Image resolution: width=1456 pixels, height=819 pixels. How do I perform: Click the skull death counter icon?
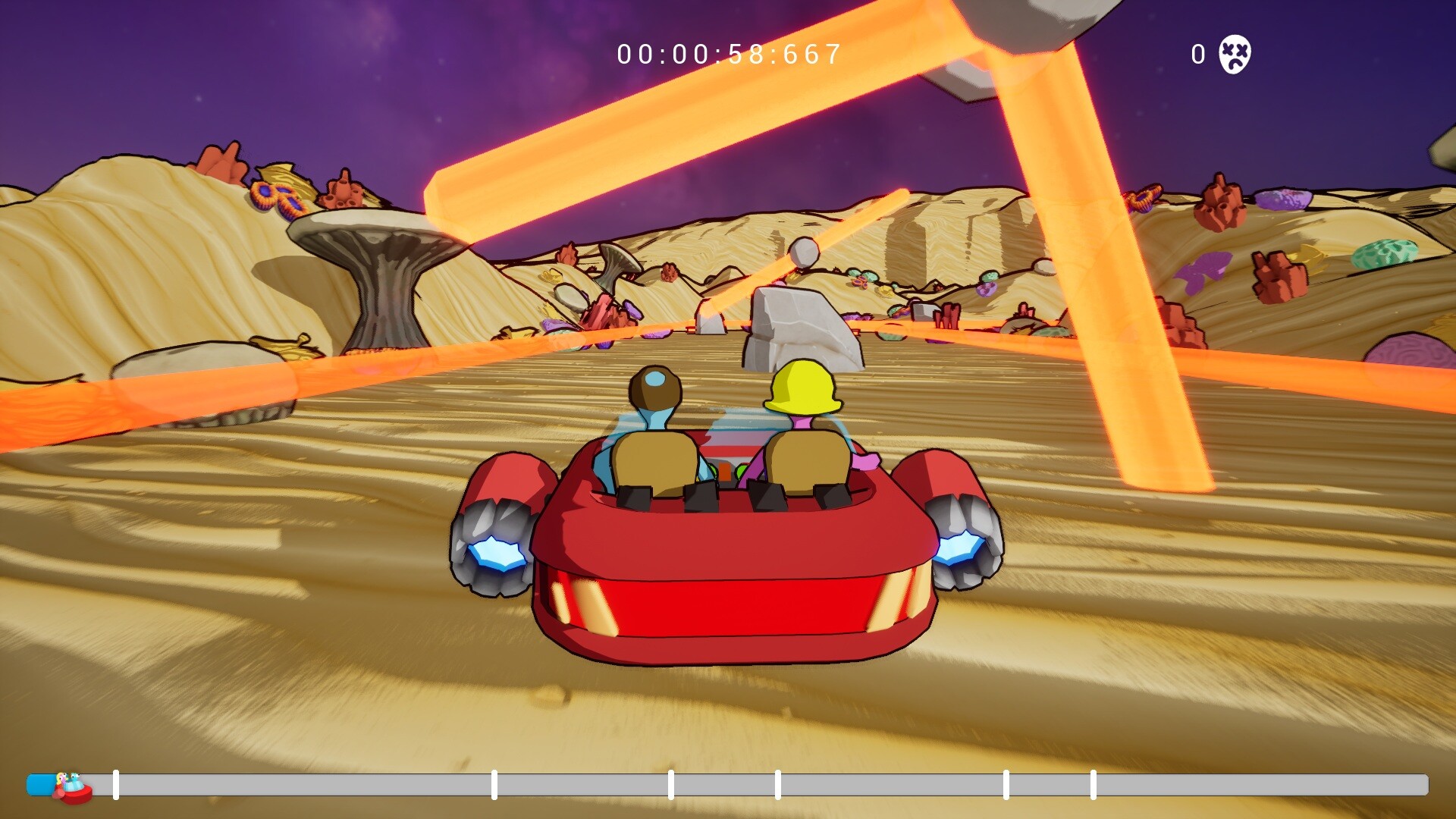click(1235, 54)
